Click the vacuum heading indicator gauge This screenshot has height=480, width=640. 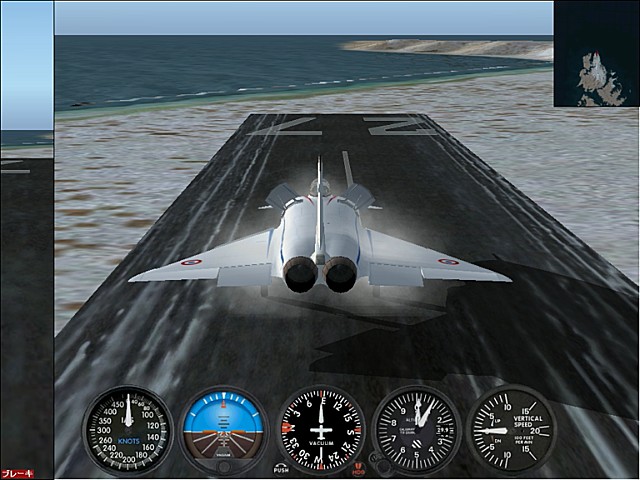[321, 430]
